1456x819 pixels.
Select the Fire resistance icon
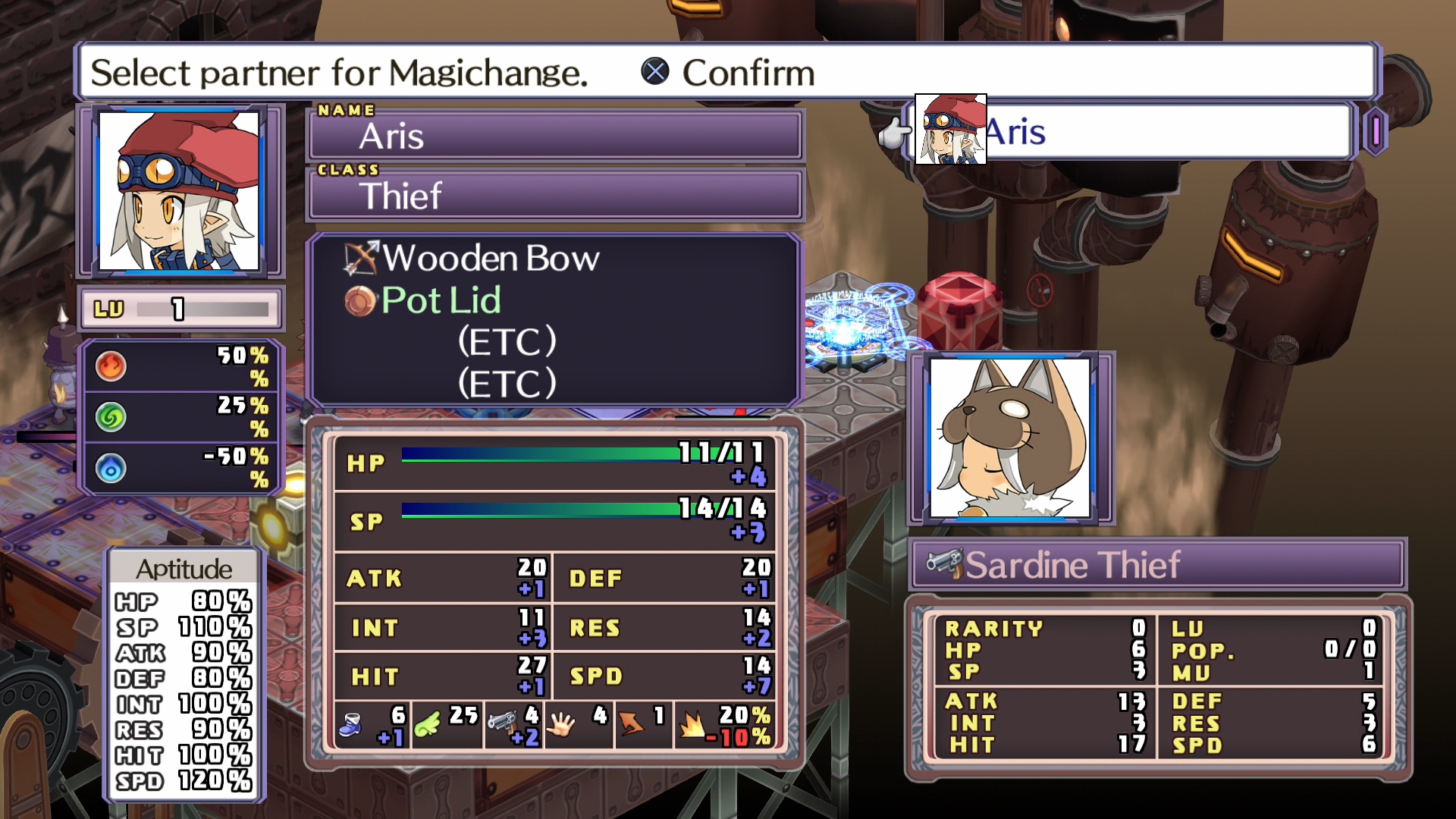111,365
